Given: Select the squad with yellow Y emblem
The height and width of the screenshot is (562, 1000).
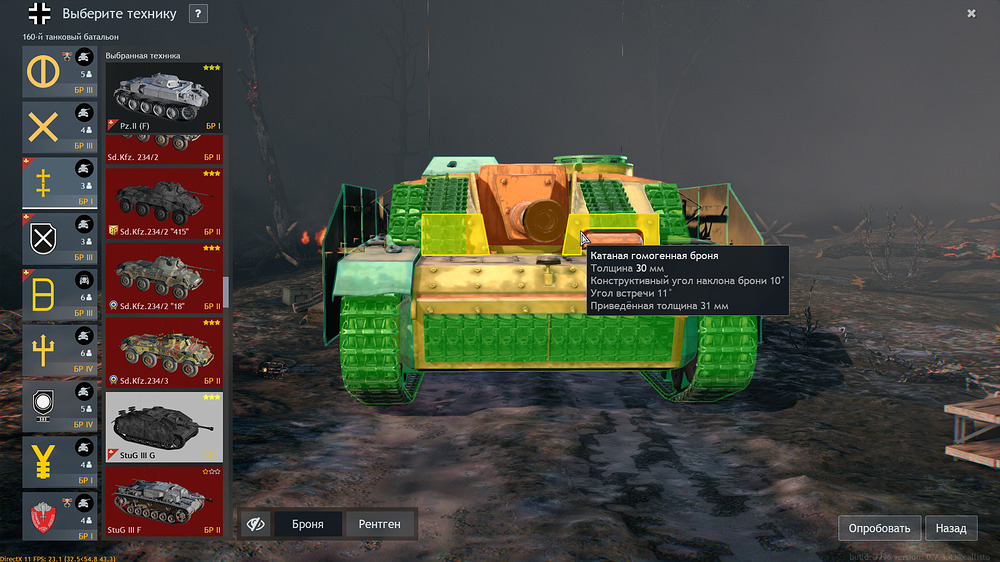Looking at the screenshot, I should [60, 461].
